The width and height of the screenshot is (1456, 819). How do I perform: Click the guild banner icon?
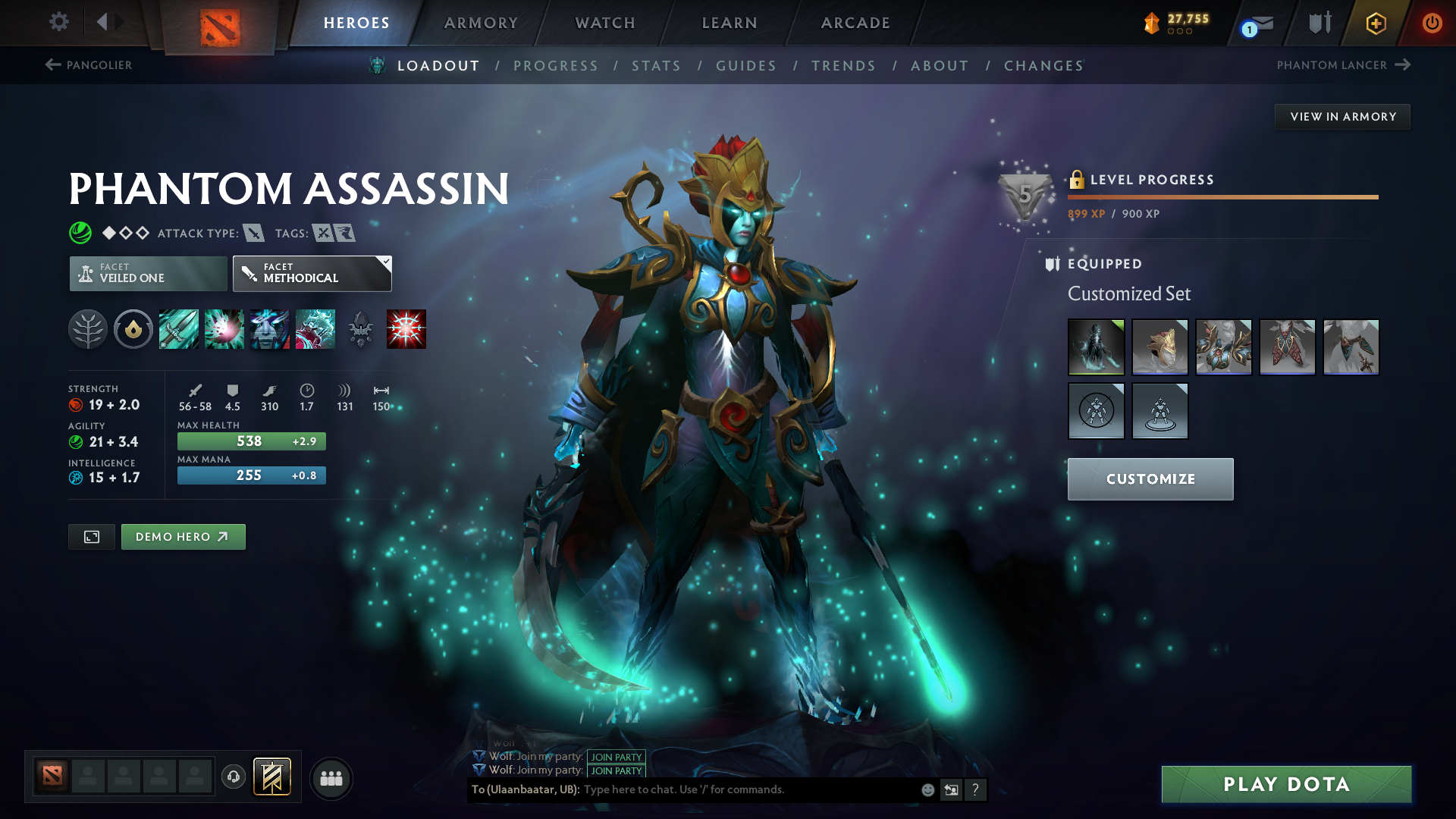pyautogui.click(x=270, y=777)
